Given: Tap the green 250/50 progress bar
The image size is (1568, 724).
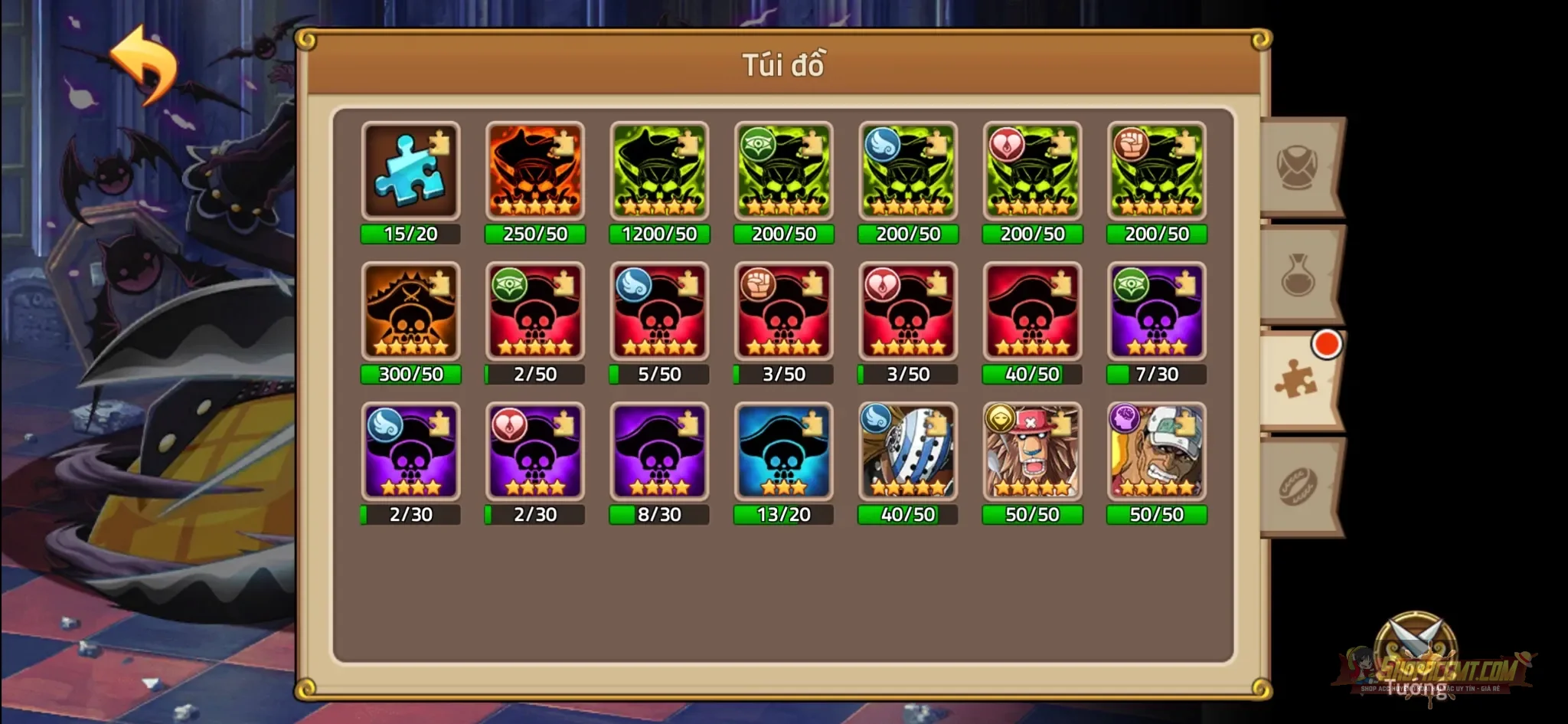Looking at the screenshot, I should click(535, 235).
